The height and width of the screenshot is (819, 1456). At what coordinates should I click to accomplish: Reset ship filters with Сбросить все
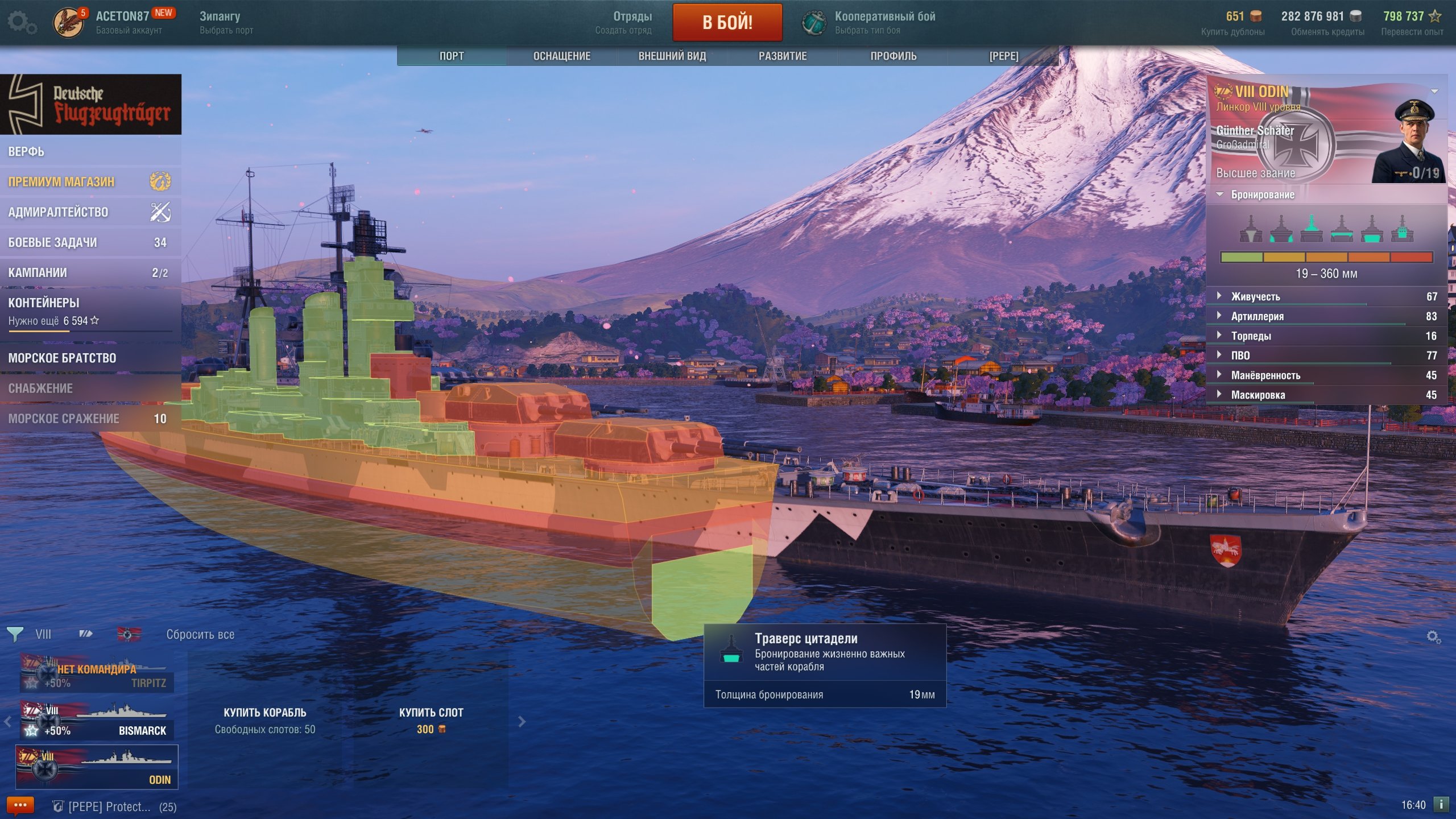click(x=200, y=634)
